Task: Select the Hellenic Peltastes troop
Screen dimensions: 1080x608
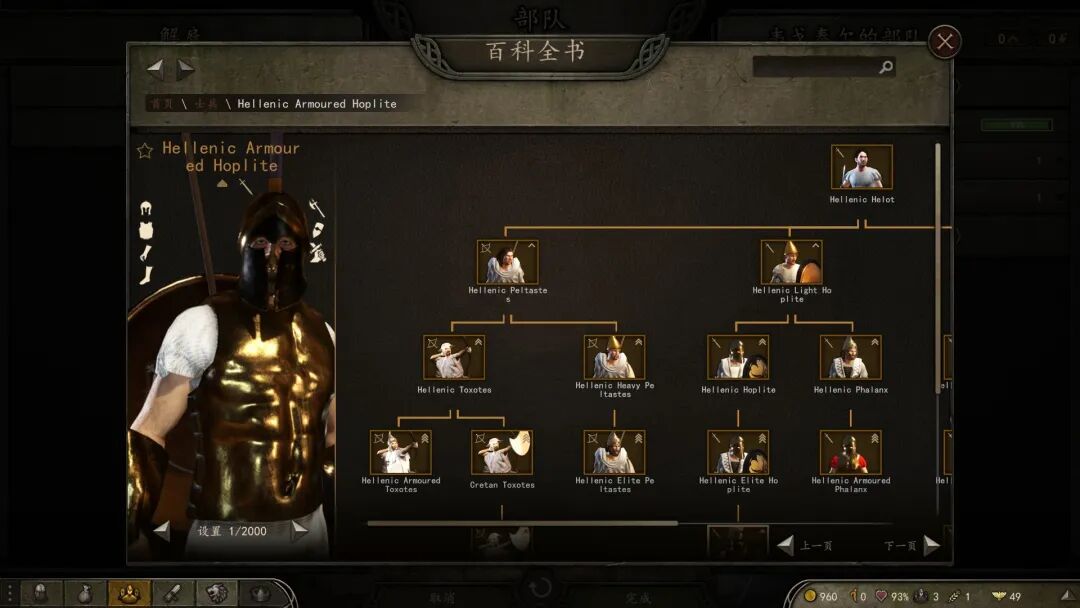Action: 507,262
